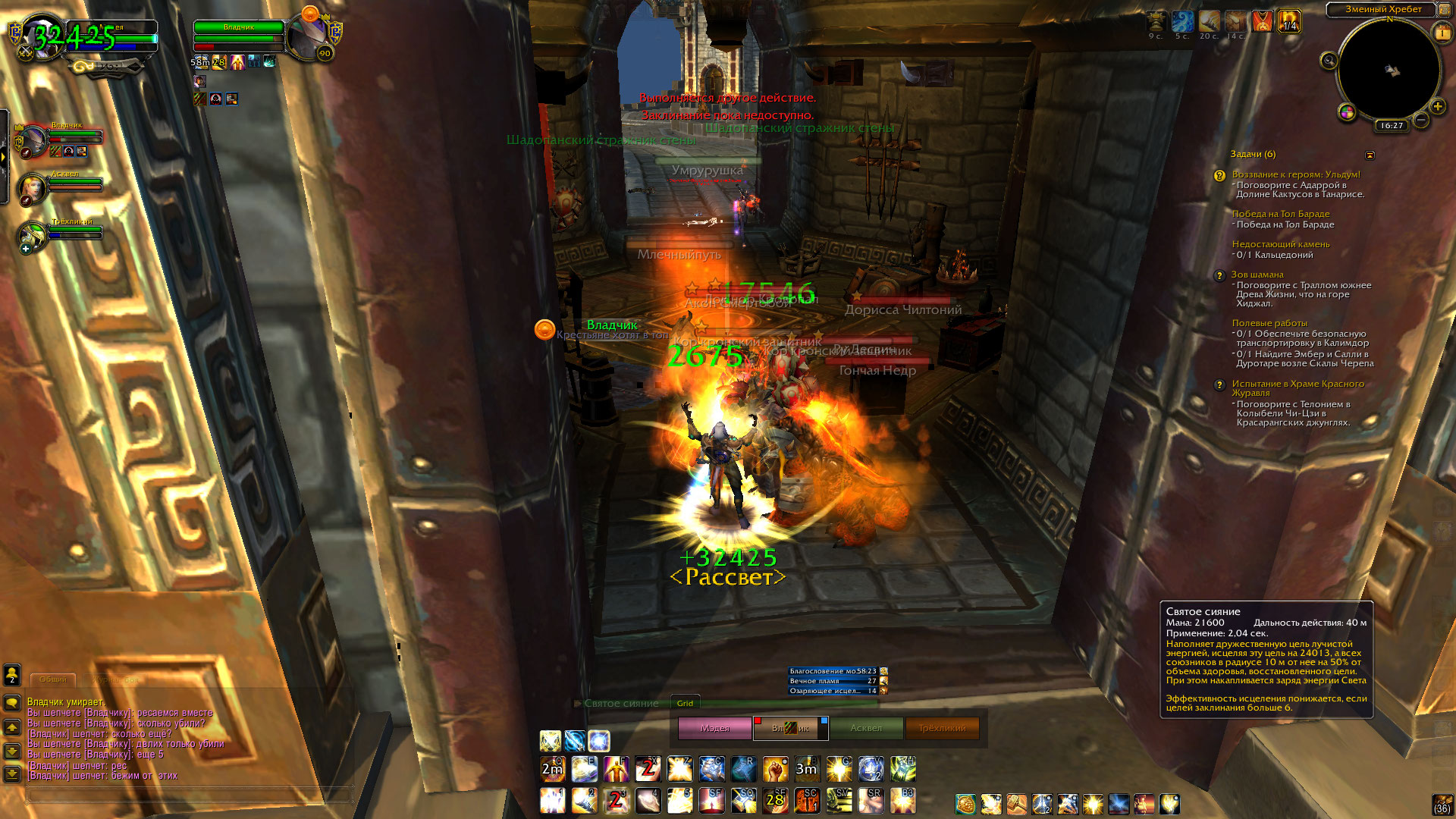Switch to the Общий chat tab

point(53,679)
